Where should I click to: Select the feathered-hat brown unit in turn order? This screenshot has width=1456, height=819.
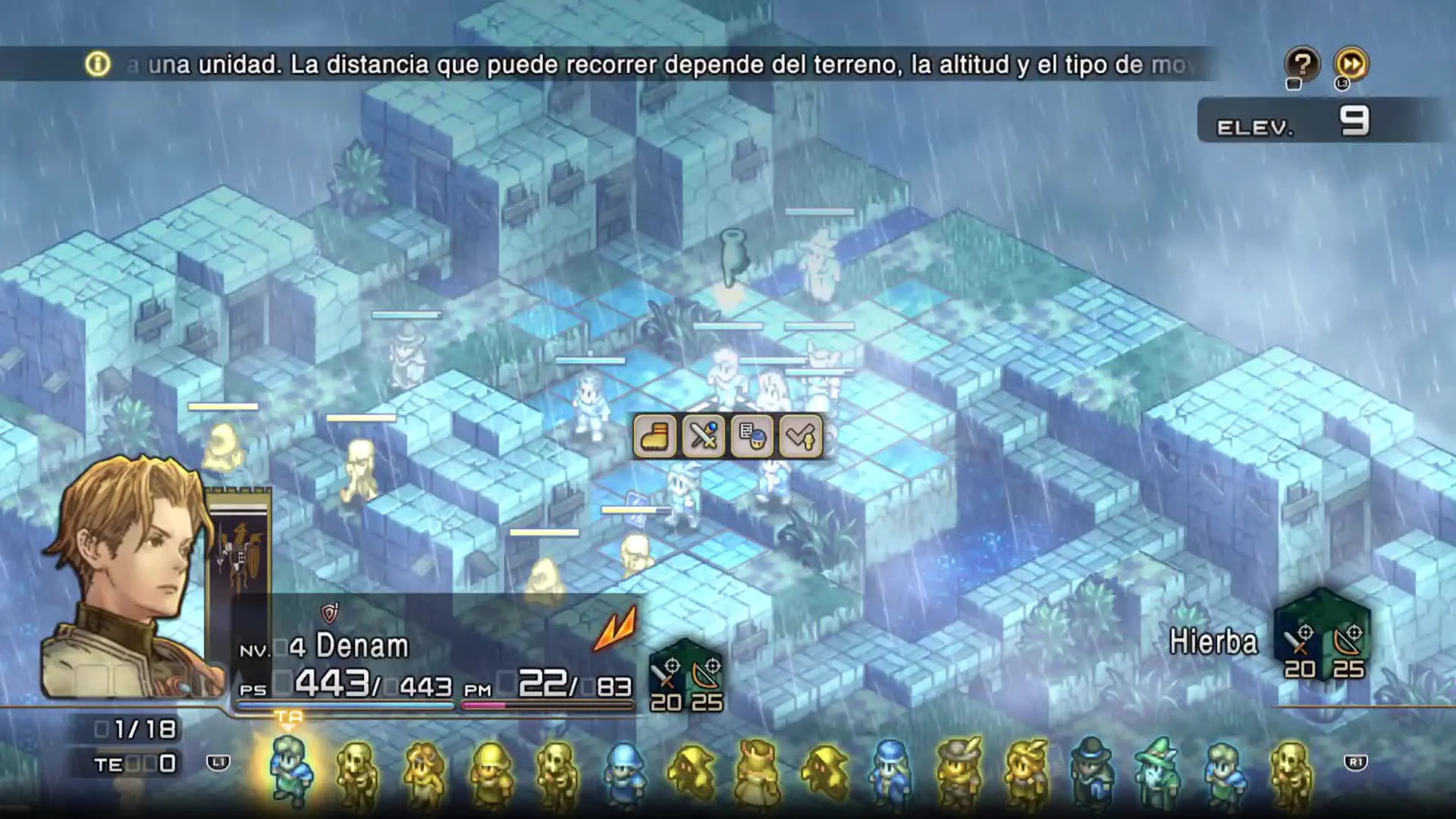coord(959,770)
